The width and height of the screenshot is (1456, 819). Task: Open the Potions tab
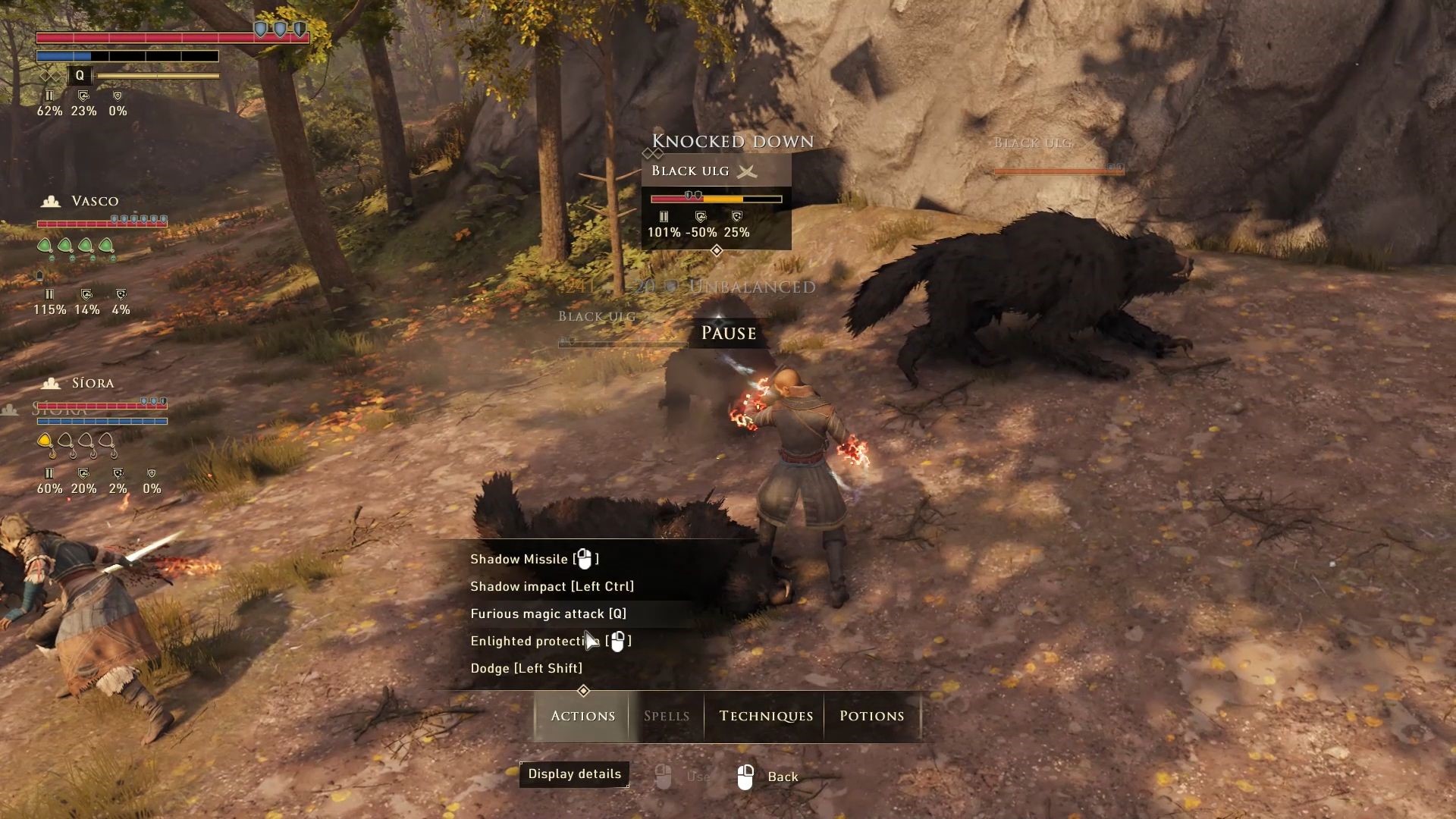click(x=871, y=716)
